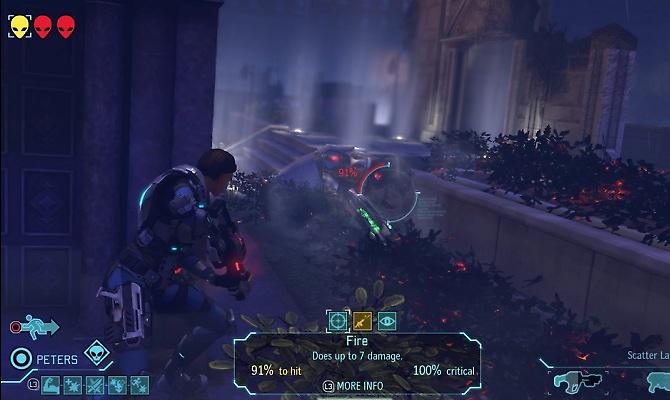Select the yellow highlighted alien target head

point(20,26)
